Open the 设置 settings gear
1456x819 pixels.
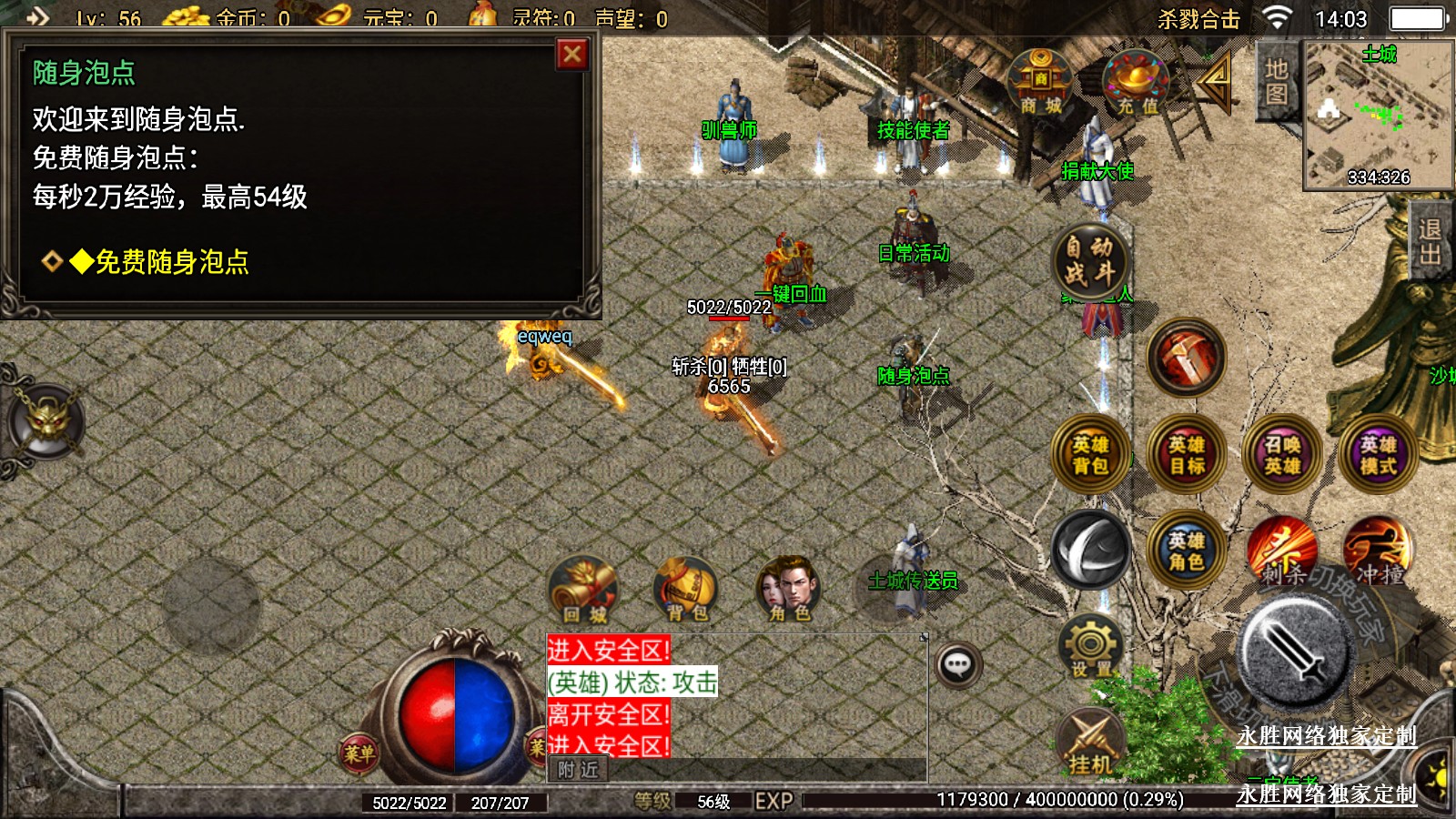(x=1090, y=647)
